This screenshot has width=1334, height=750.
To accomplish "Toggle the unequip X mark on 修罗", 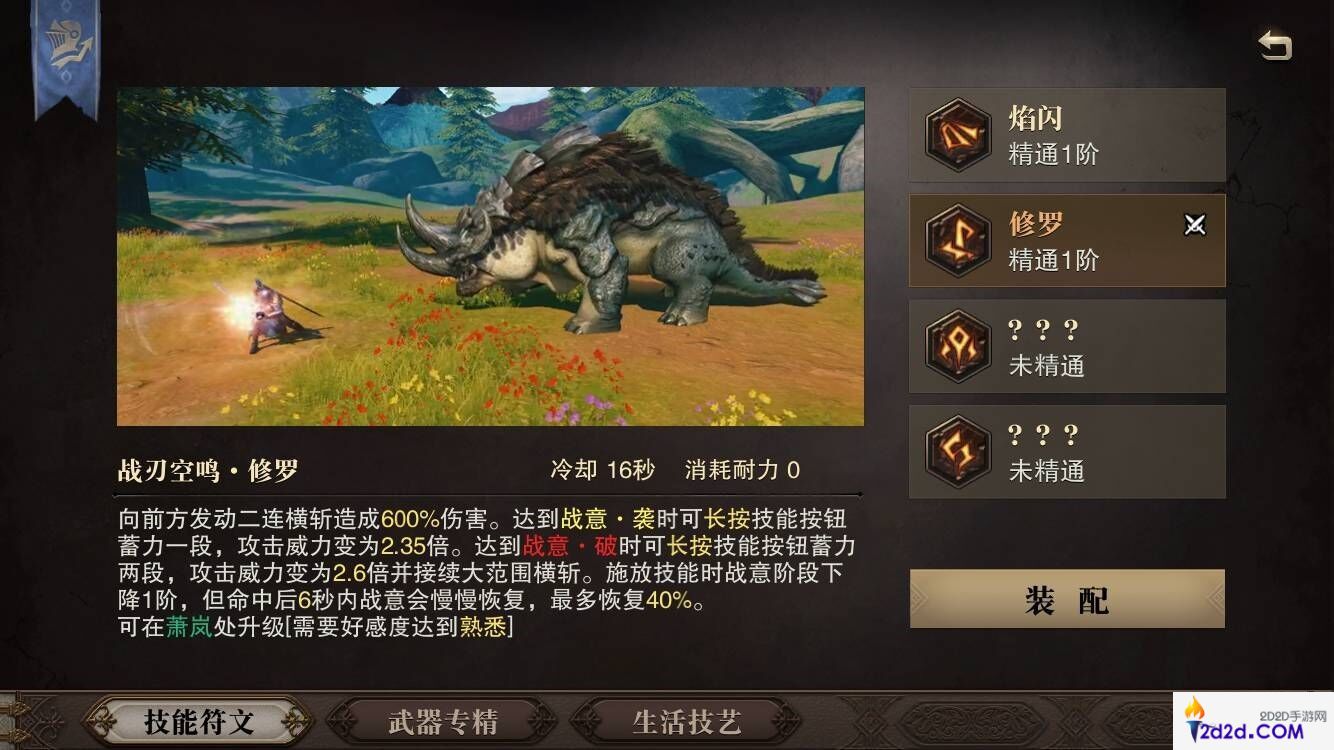I will click(x=1196, y=225).
